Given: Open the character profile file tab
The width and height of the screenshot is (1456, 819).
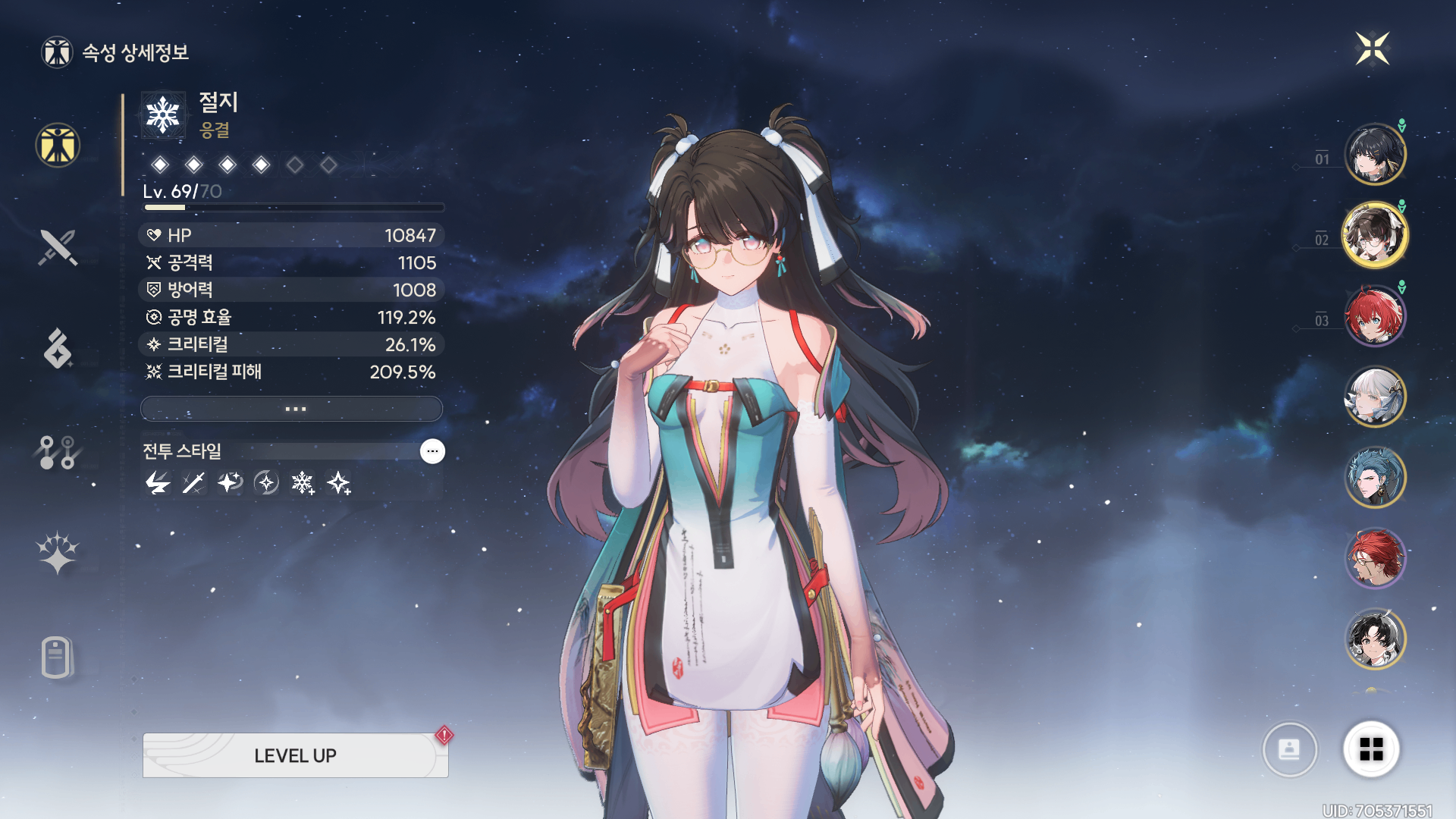Looking at the screenshot, I should (58, 657).
